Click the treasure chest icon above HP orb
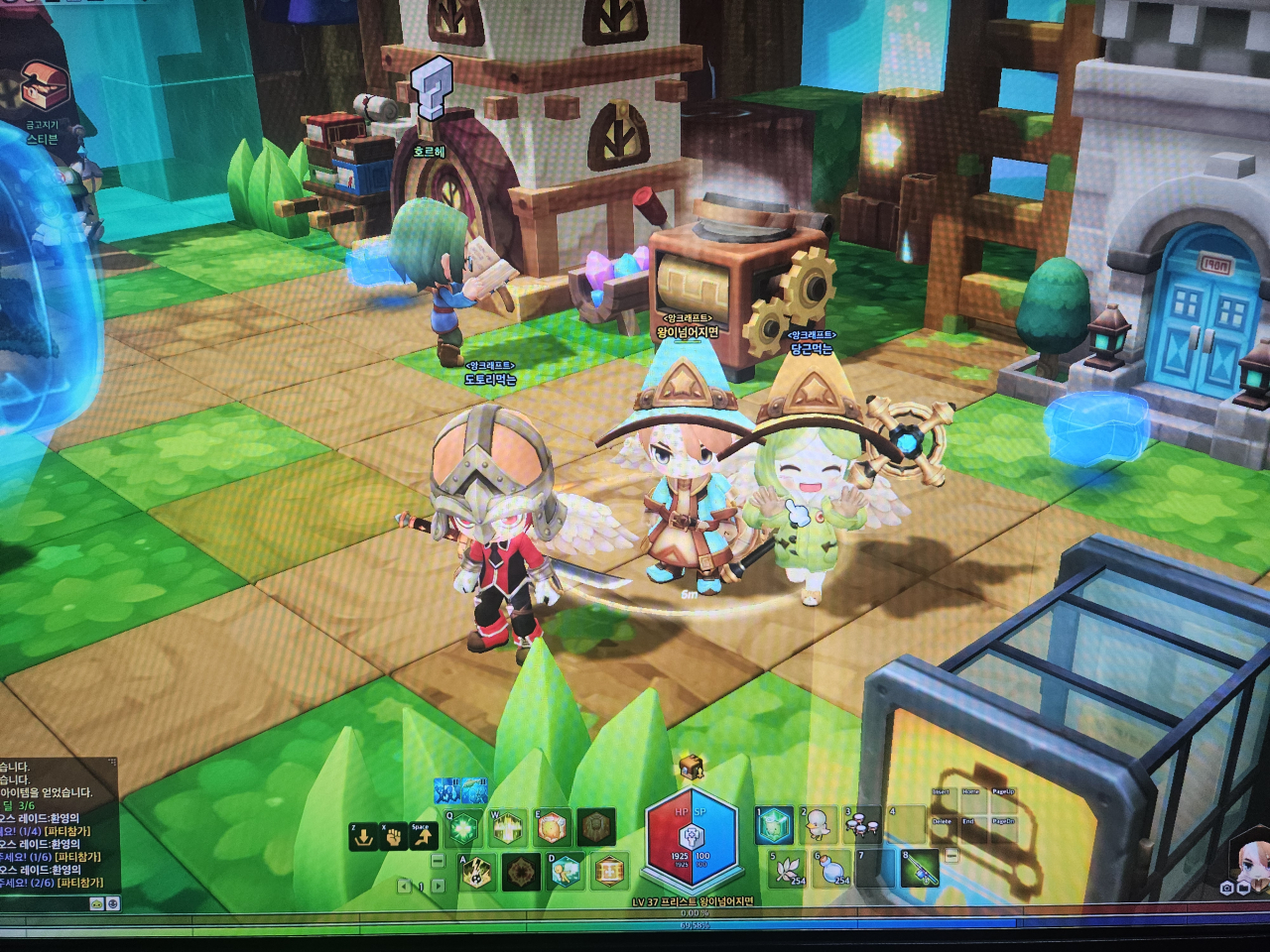This screenshot has height=952, width=1270. pos(691,767)
